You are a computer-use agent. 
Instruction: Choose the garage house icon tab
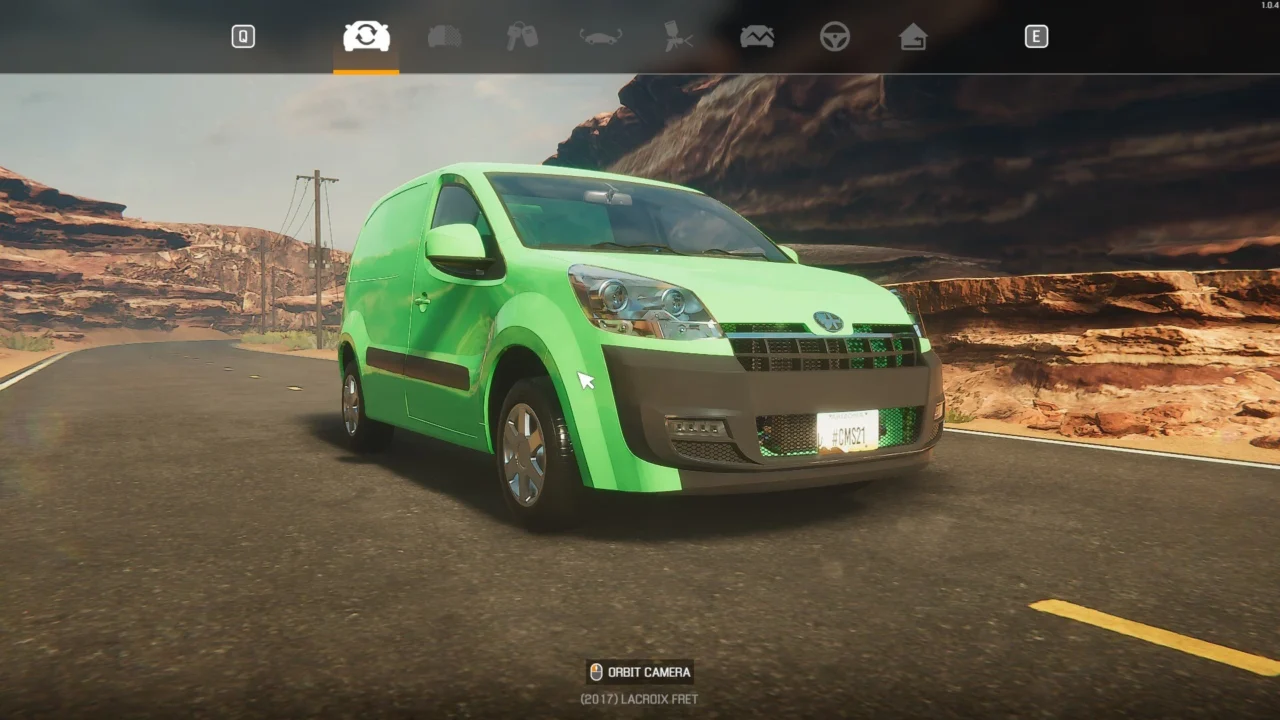pyautogui.click(x=912, y=37)
